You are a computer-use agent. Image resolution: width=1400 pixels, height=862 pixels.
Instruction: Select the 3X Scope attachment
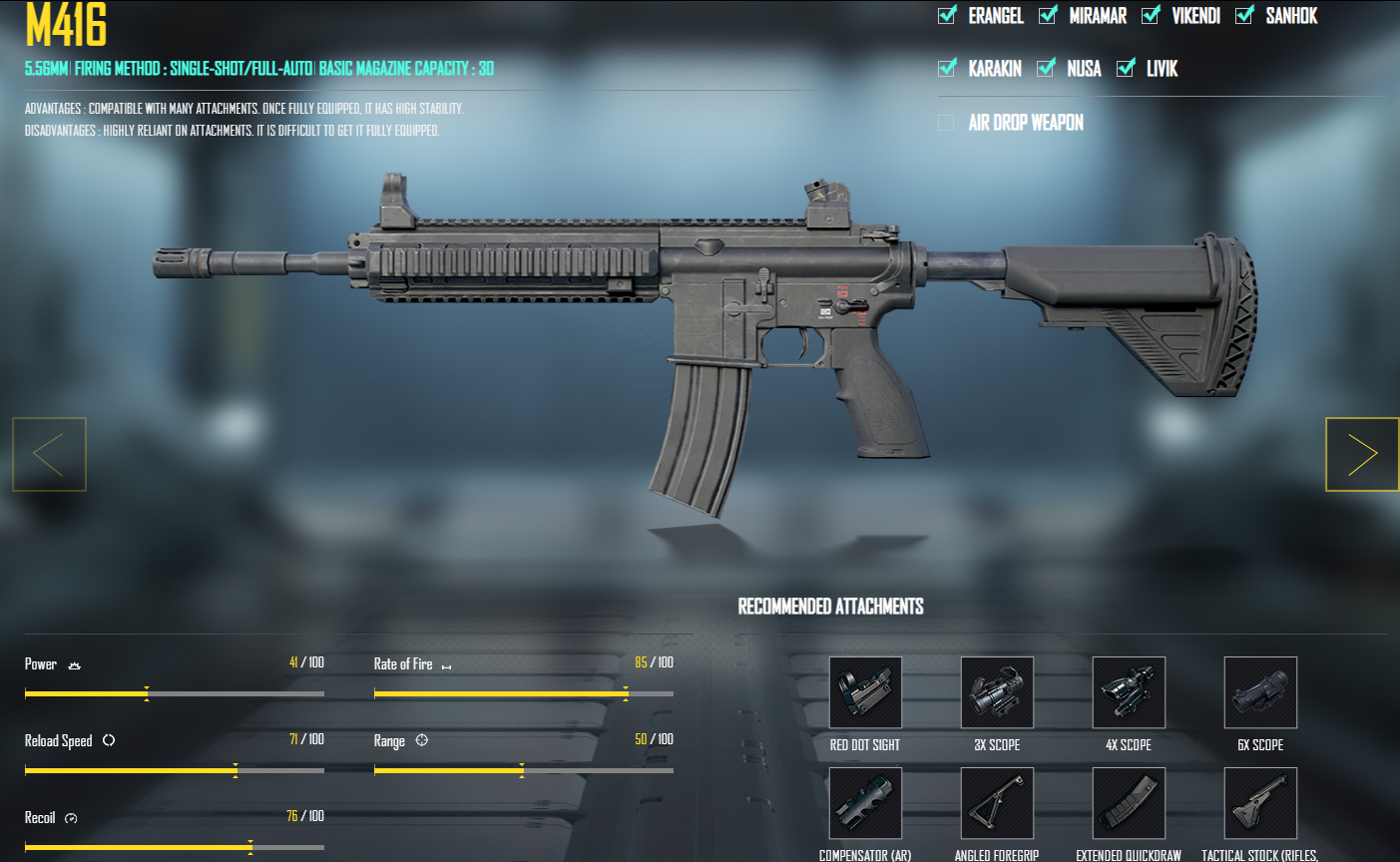[997, 692]
